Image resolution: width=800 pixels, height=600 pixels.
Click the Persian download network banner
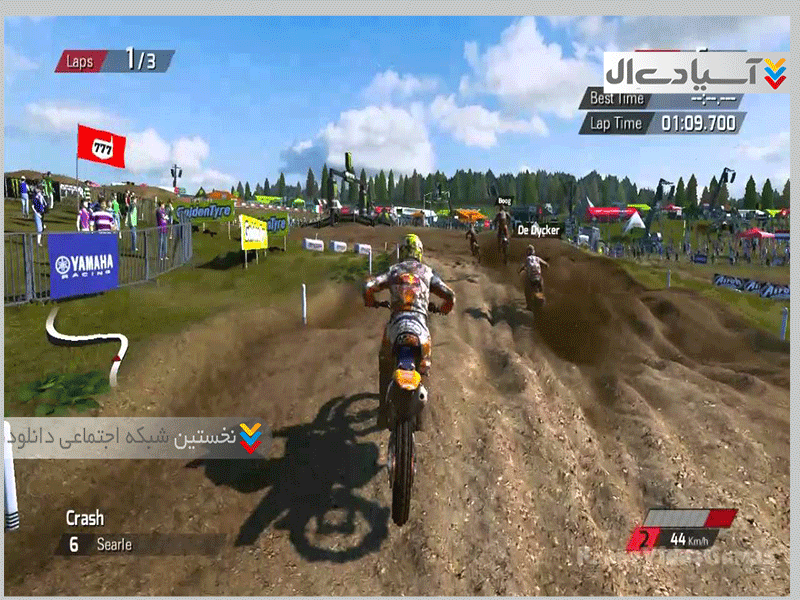[x=135, y=437]
